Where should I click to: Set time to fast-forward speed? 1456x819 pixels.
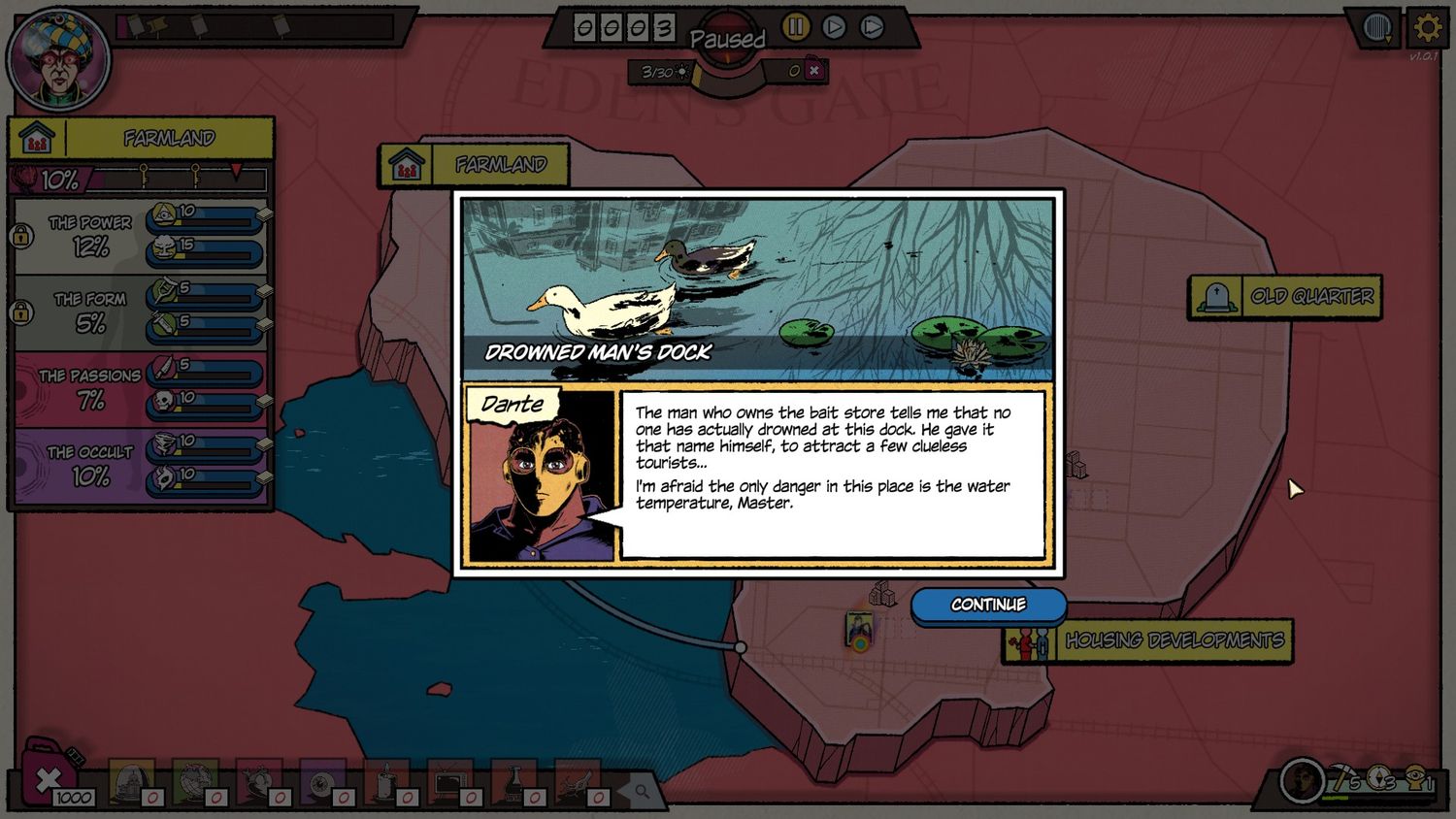coord(872,27)
